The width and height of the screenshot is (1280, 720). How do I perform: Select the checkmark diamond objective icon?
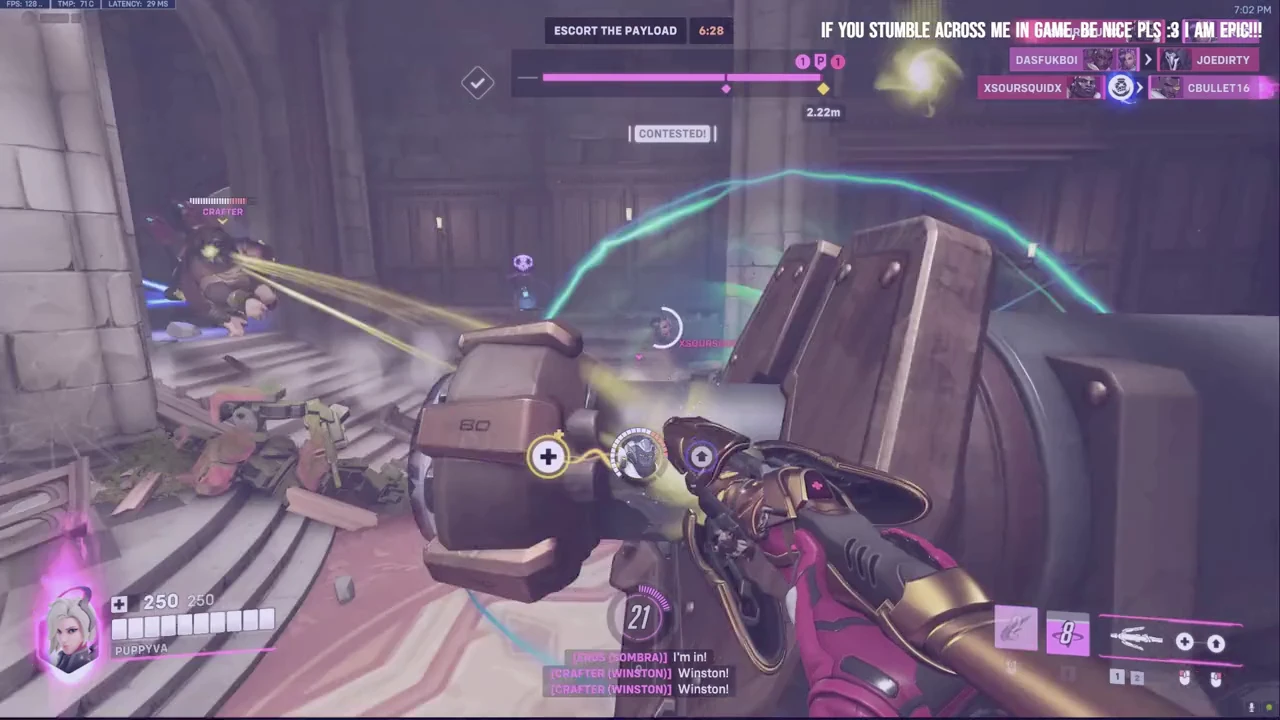point(477,83)
